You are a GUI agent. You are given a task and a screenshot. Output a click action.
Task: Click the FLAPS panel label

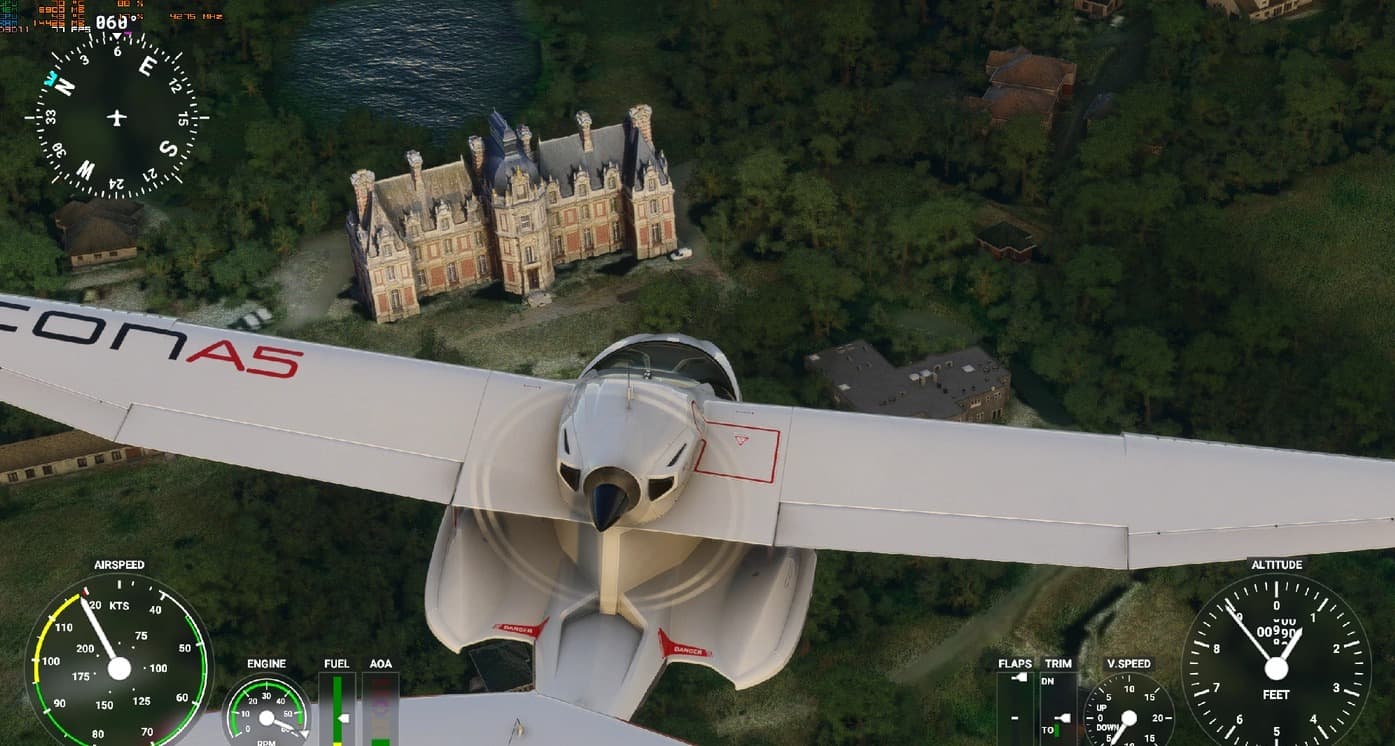click(x=1015, y=663)
